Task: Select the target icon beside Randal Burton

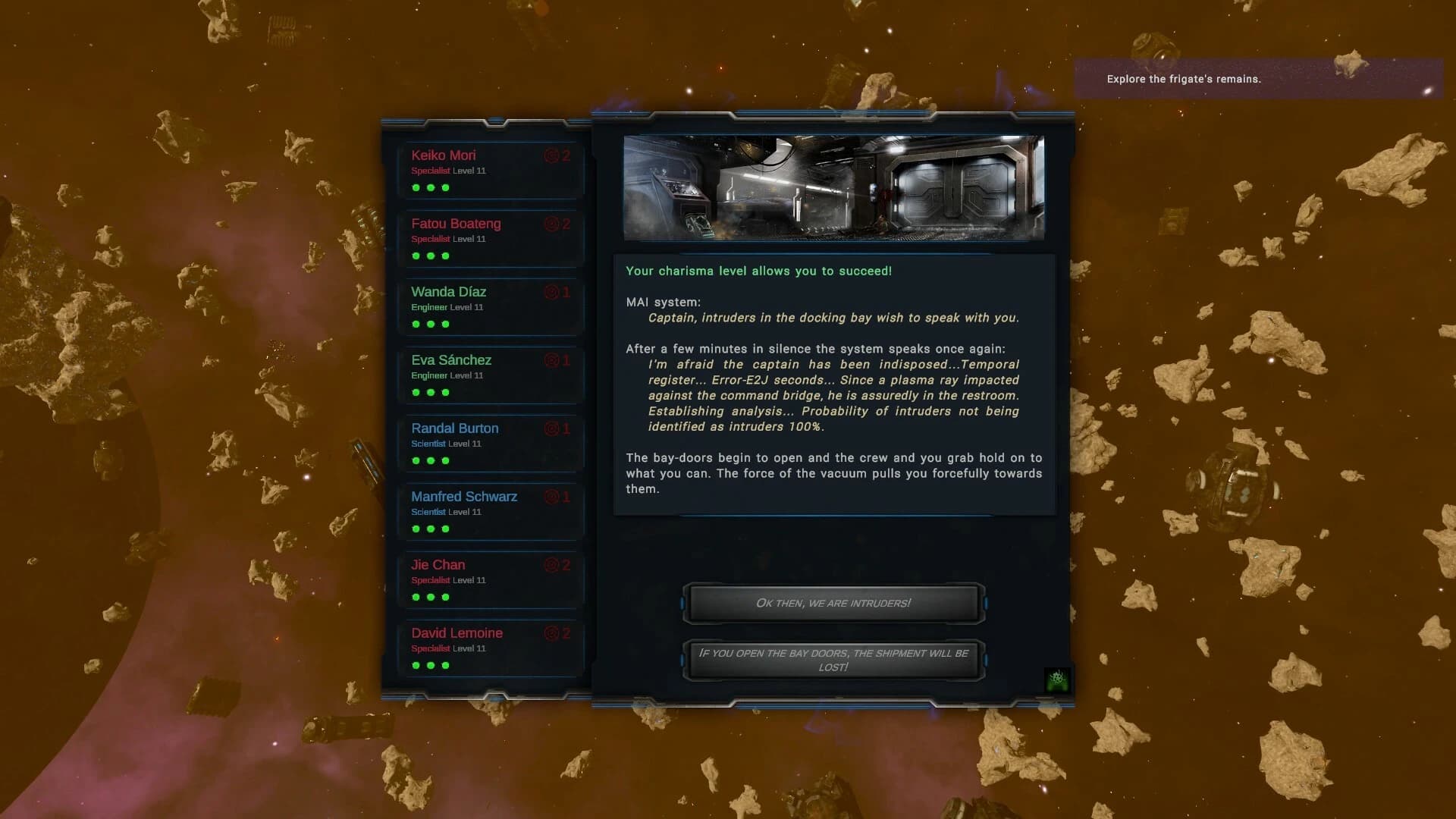Action: click(x=551, y=428)
